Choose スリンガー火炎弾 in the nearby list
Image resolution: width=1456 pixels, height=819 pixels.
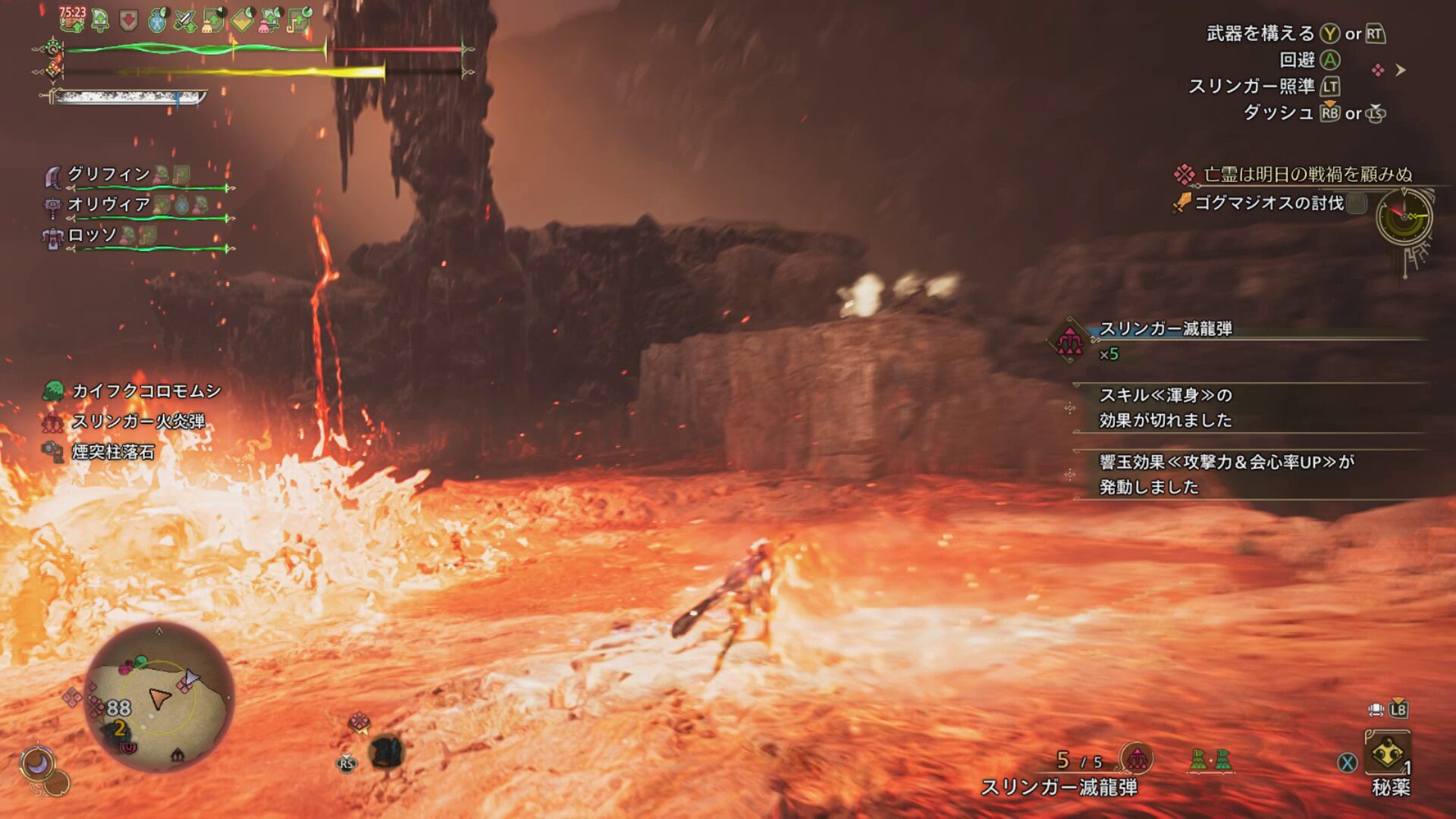point(138,422)
